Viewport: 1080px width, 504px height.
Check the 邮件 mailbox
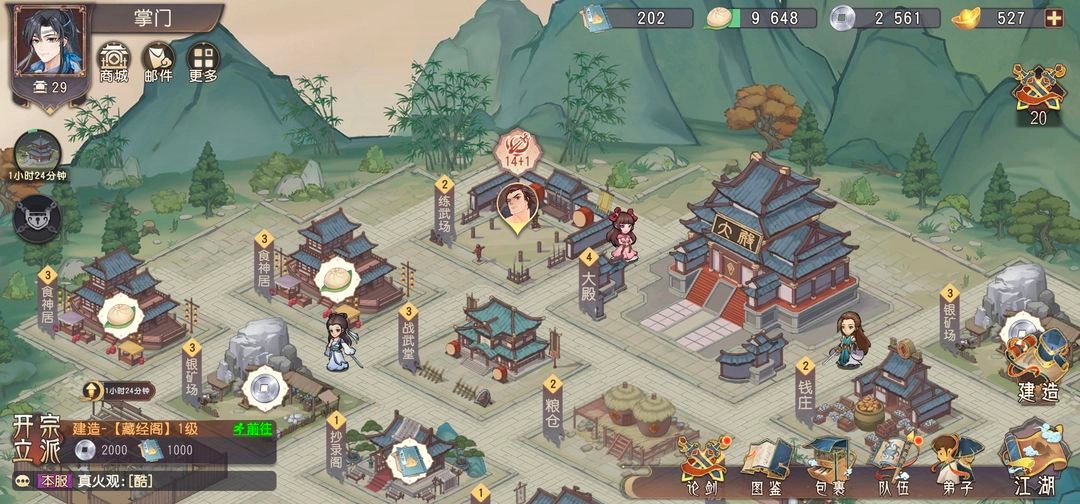tap(158, 60)
